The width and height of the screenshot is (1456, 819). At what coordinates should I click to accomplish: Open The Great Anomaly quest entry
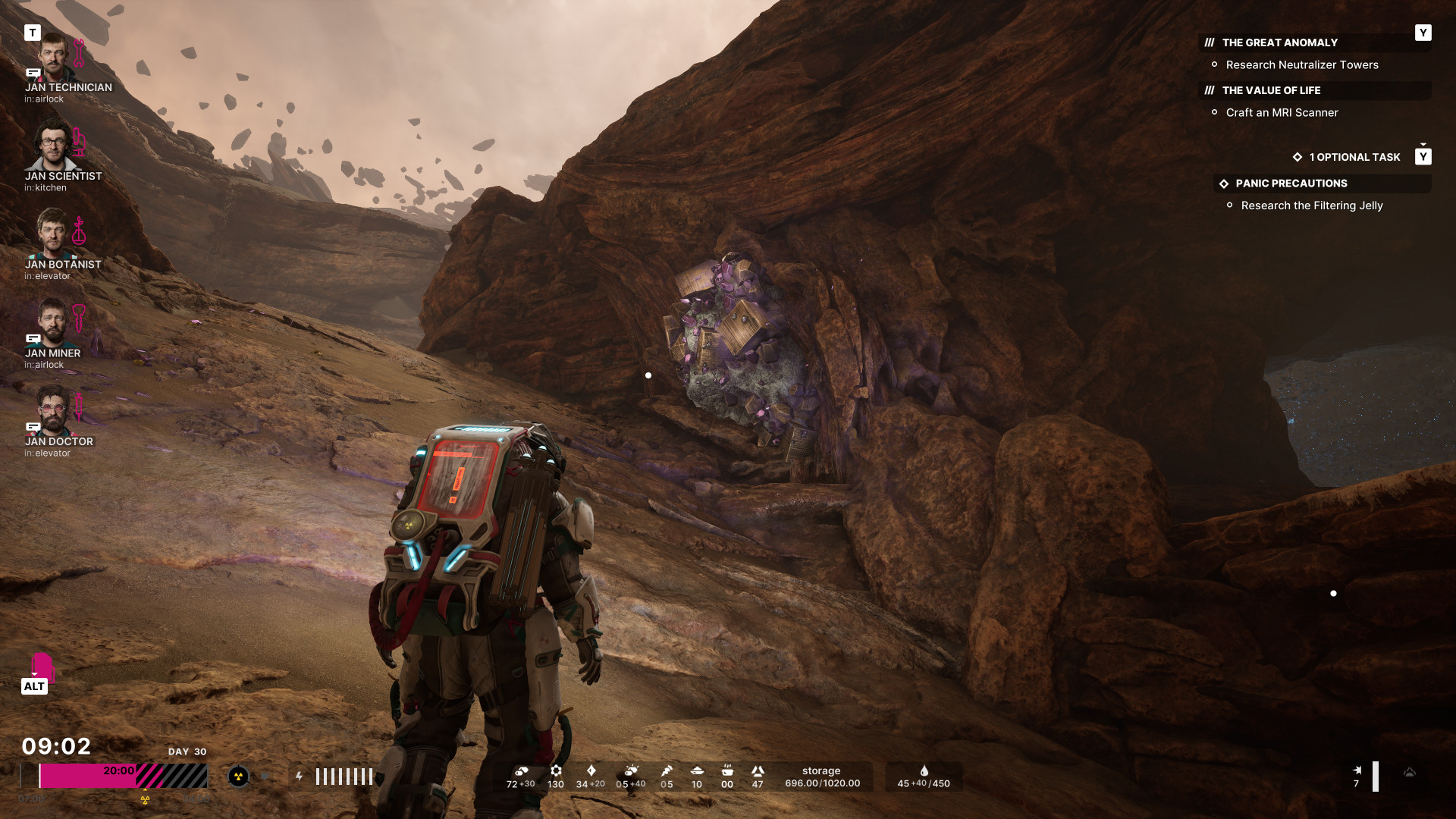[1279, 43]
